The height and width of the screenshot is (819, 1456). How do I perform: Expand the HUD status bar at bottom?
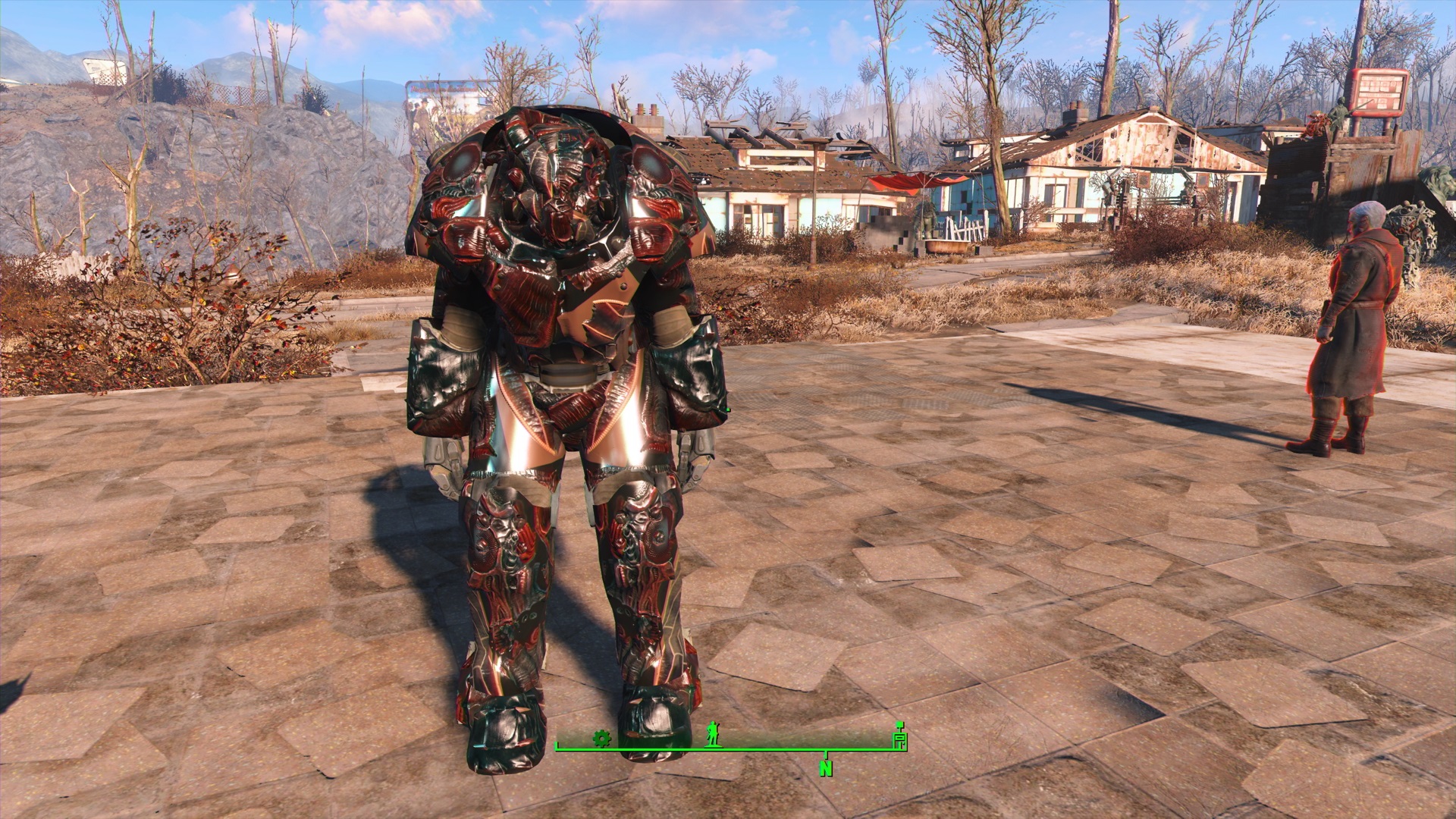coord(728,749)
